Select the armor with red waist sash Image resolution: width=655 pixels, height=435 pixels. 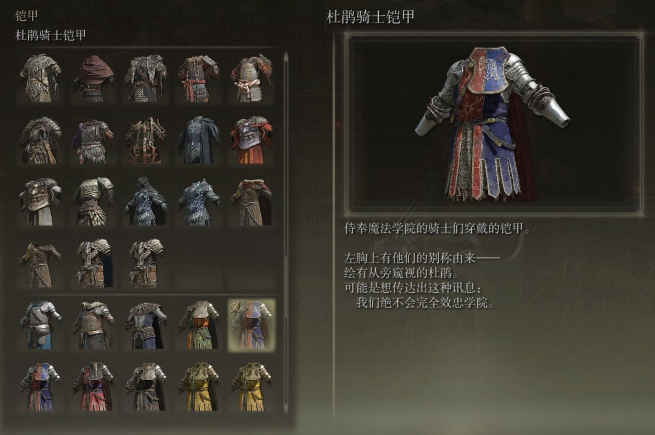(x=198, y=77)
